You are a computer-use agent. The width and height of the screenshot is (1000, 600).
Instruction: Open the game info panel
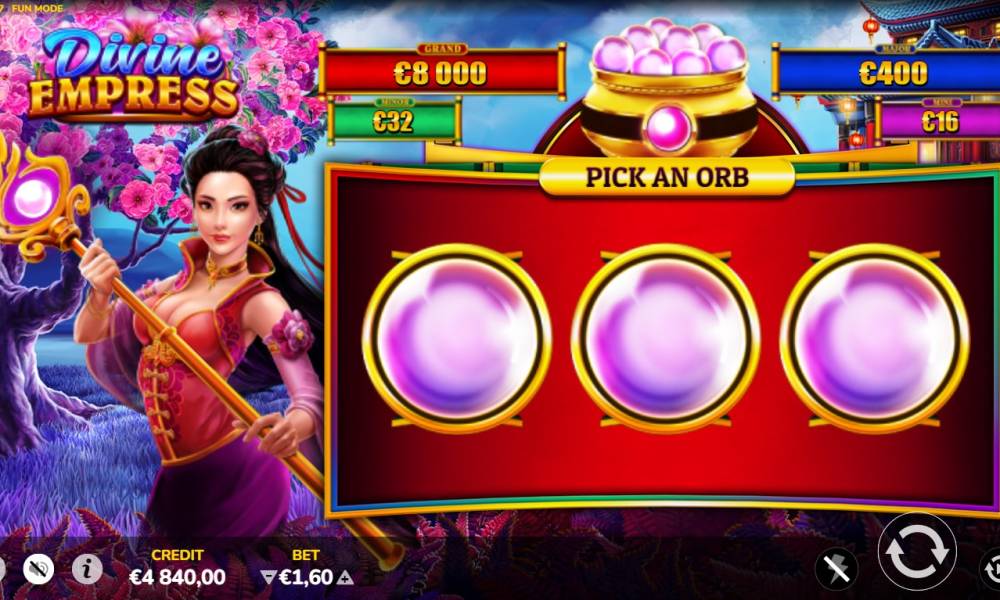click(87, 569)
